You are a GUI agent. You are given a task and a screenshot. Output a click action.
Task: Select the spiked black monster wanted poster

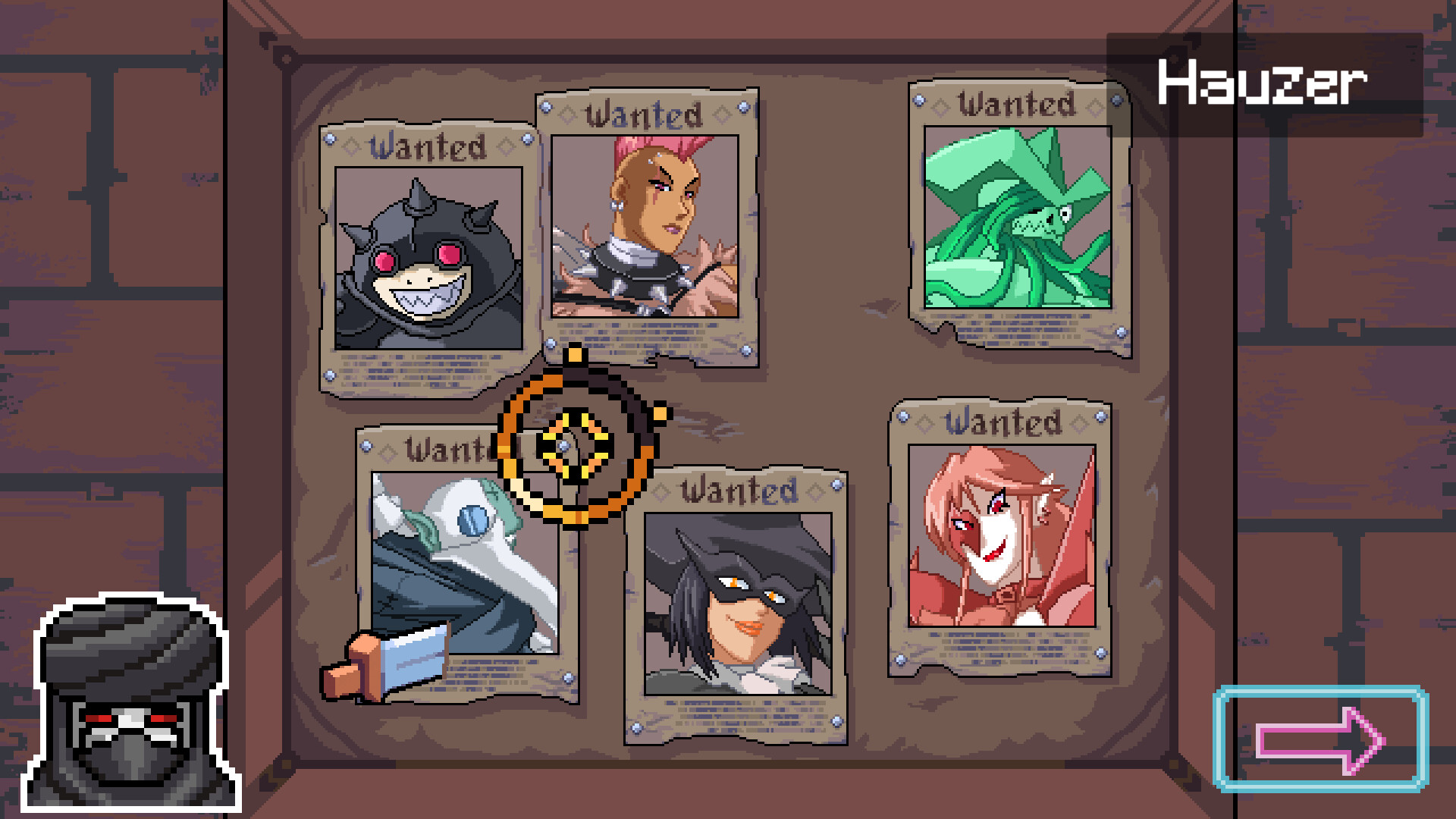tap(428, 258)
